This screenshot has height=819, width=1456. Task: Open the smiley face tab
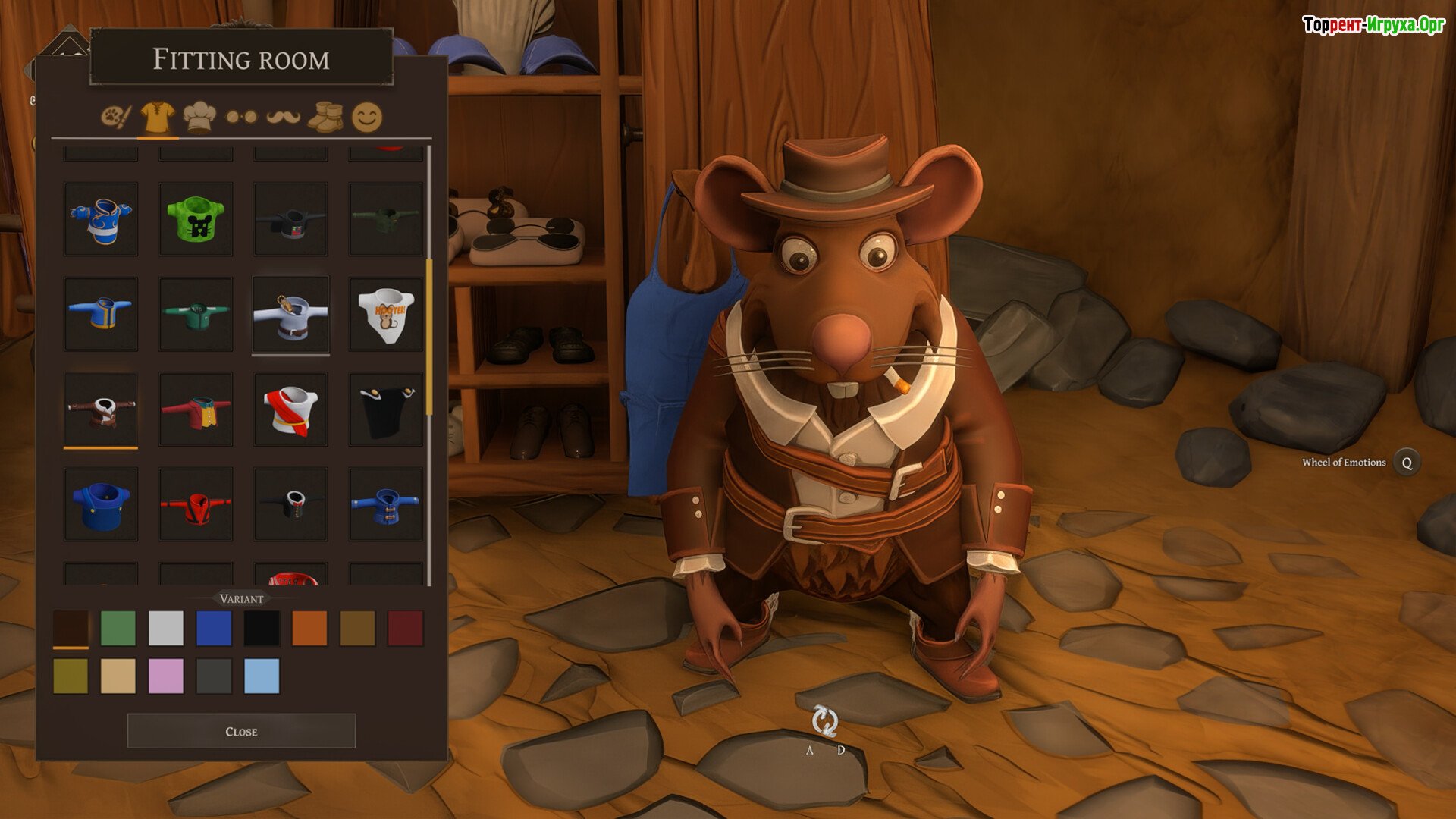367,118
